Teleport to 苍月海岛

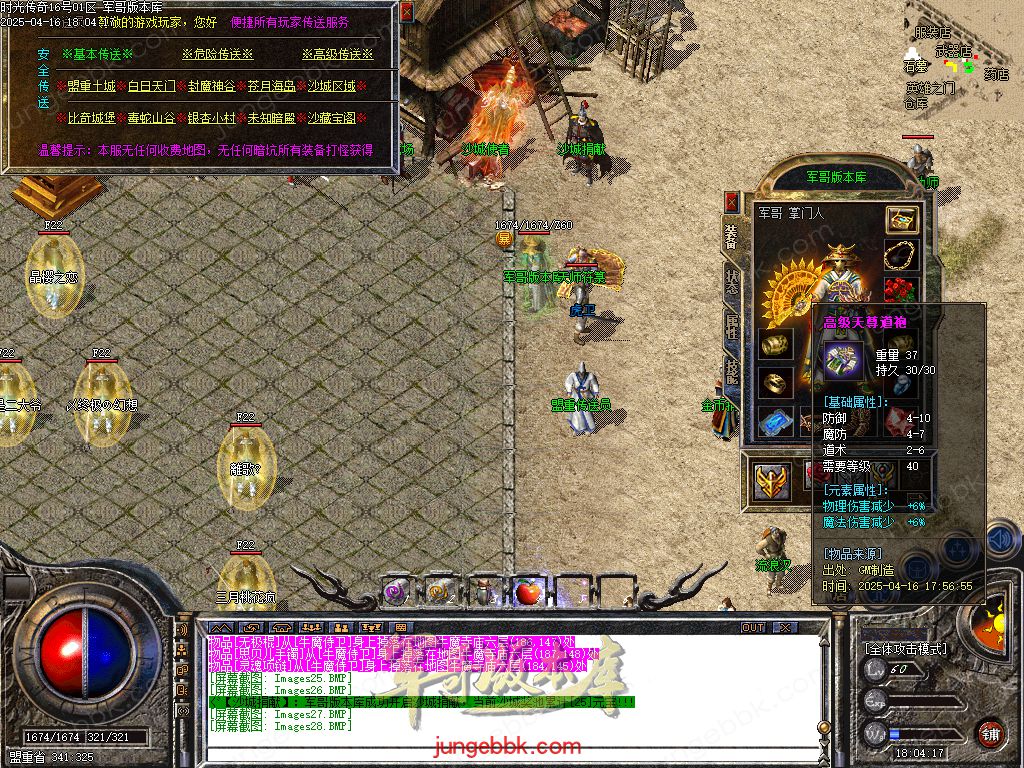pyautogui.click(x=272, y=86)
